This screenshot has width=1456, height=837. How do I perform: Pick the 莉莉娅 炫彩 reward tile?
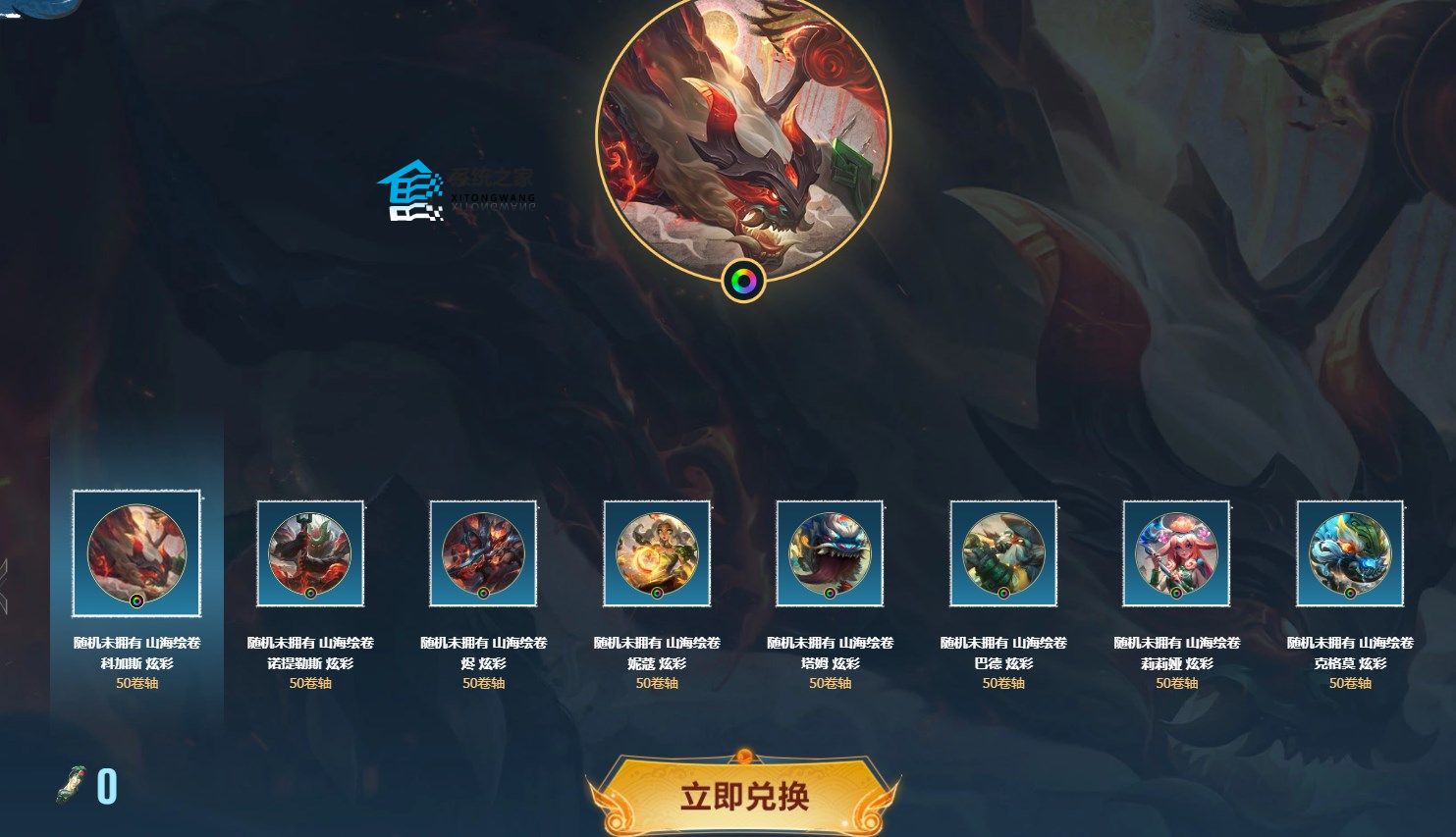tap(1176, 553)
